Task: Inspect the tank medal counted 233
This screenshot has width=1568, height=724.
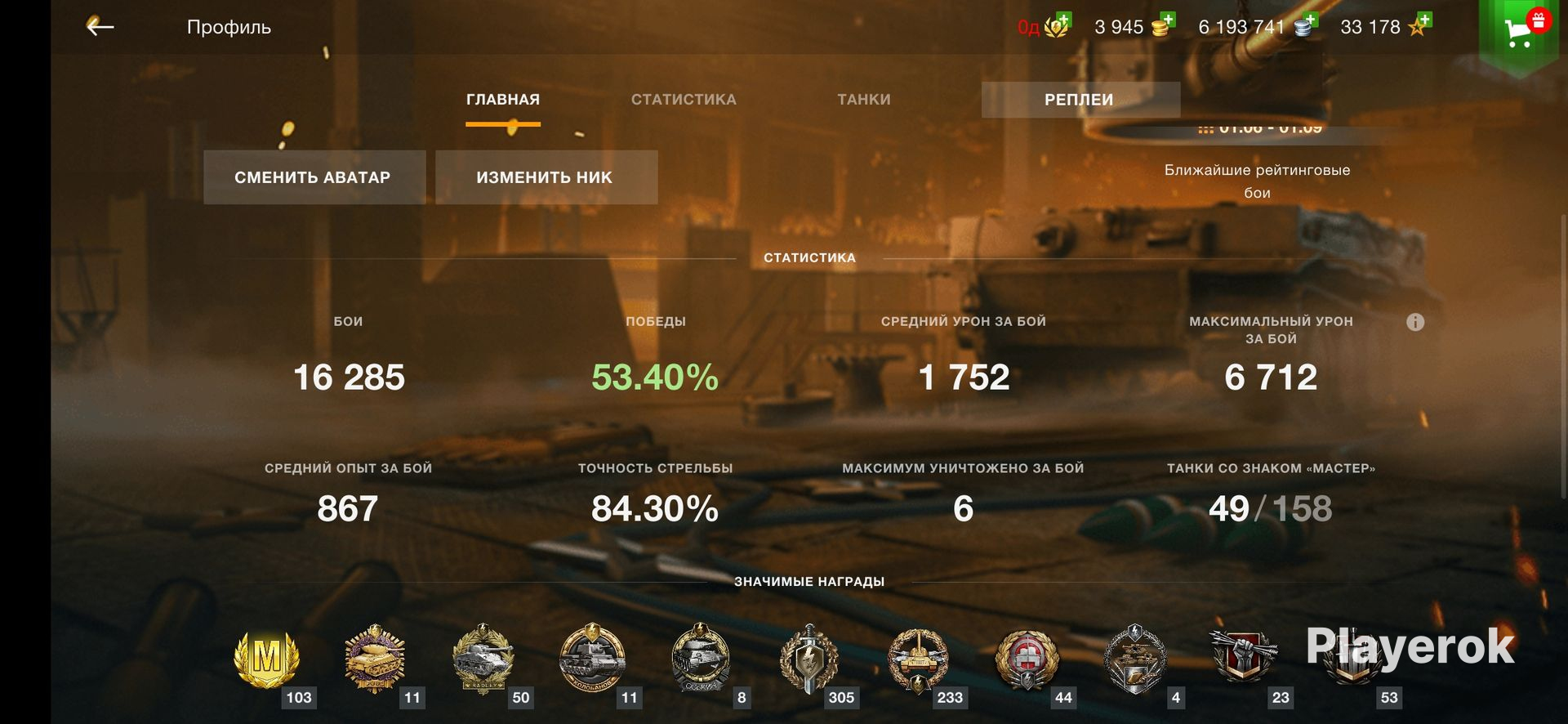Action: tap(918, 659)
